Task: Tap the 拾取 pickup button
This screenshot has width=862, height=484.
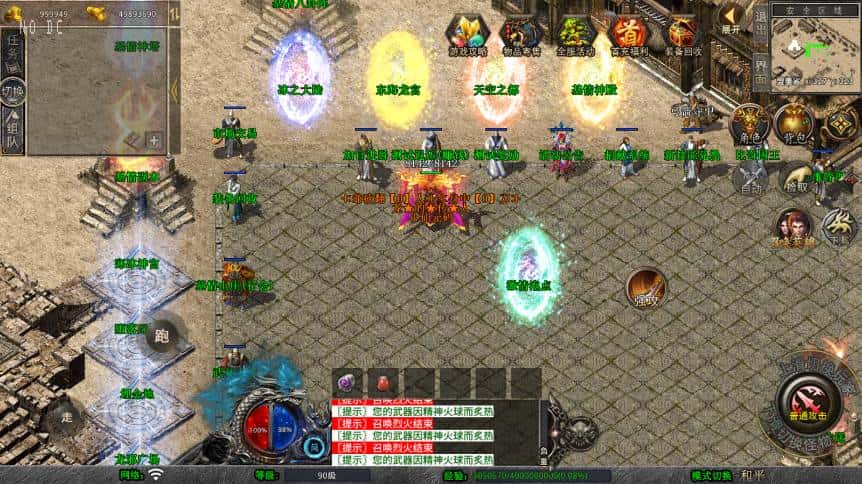Action: pyautogui.click(x=796, y=178)
